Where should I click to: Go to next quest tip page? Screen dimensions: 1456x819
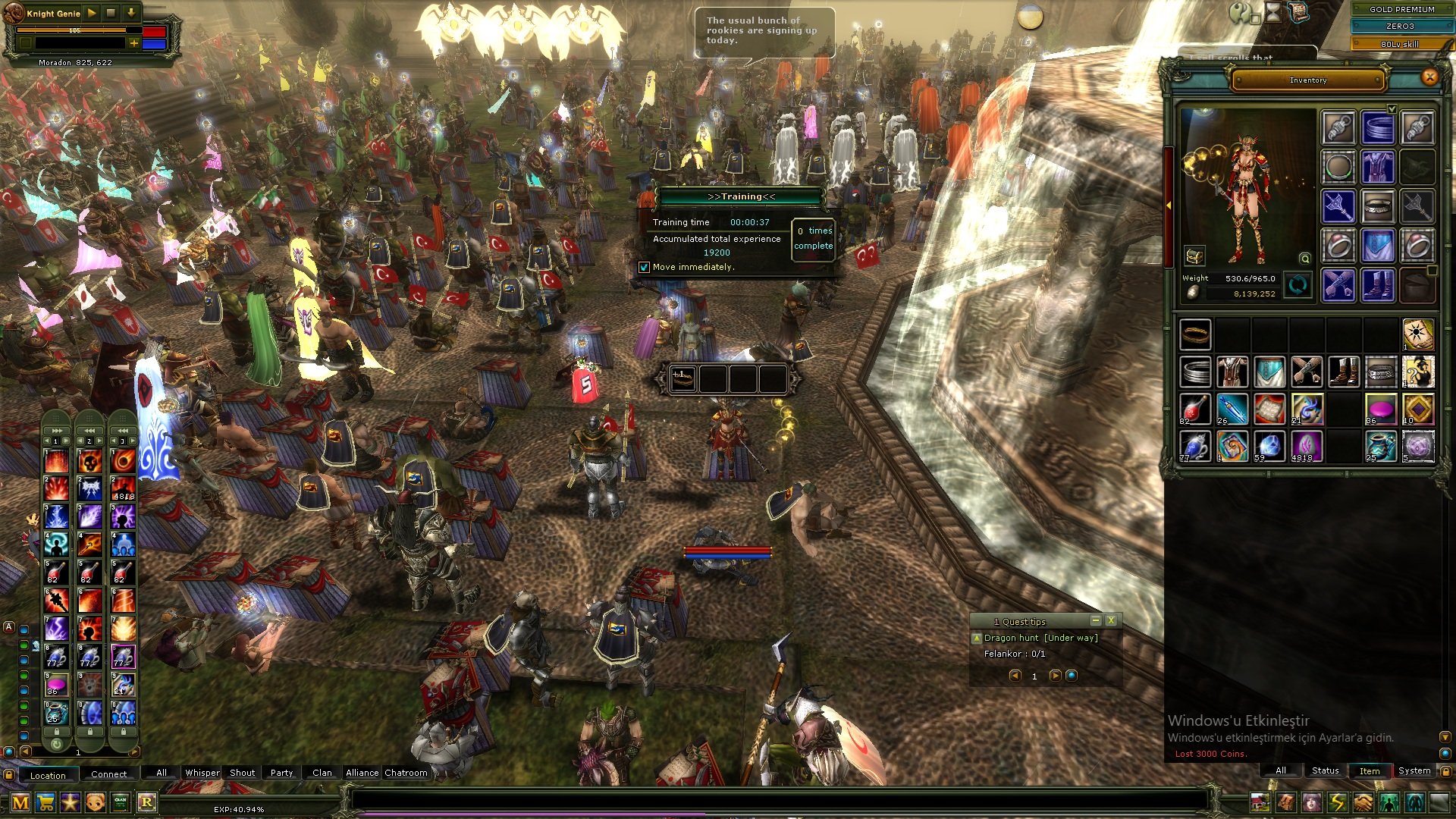tap(1054, 676)
